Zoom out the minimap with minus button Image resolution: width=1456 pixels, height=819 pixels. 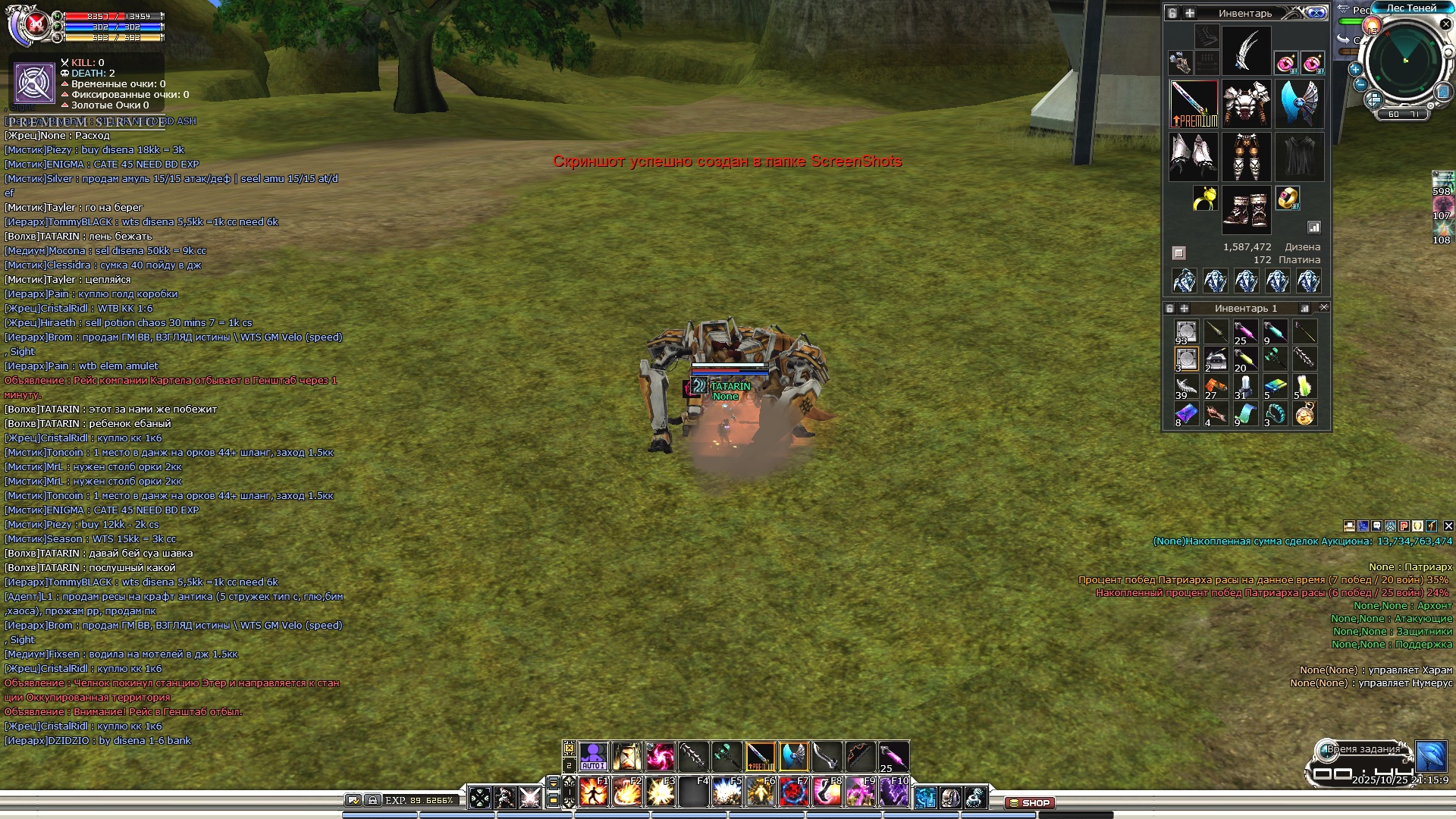1360,84
